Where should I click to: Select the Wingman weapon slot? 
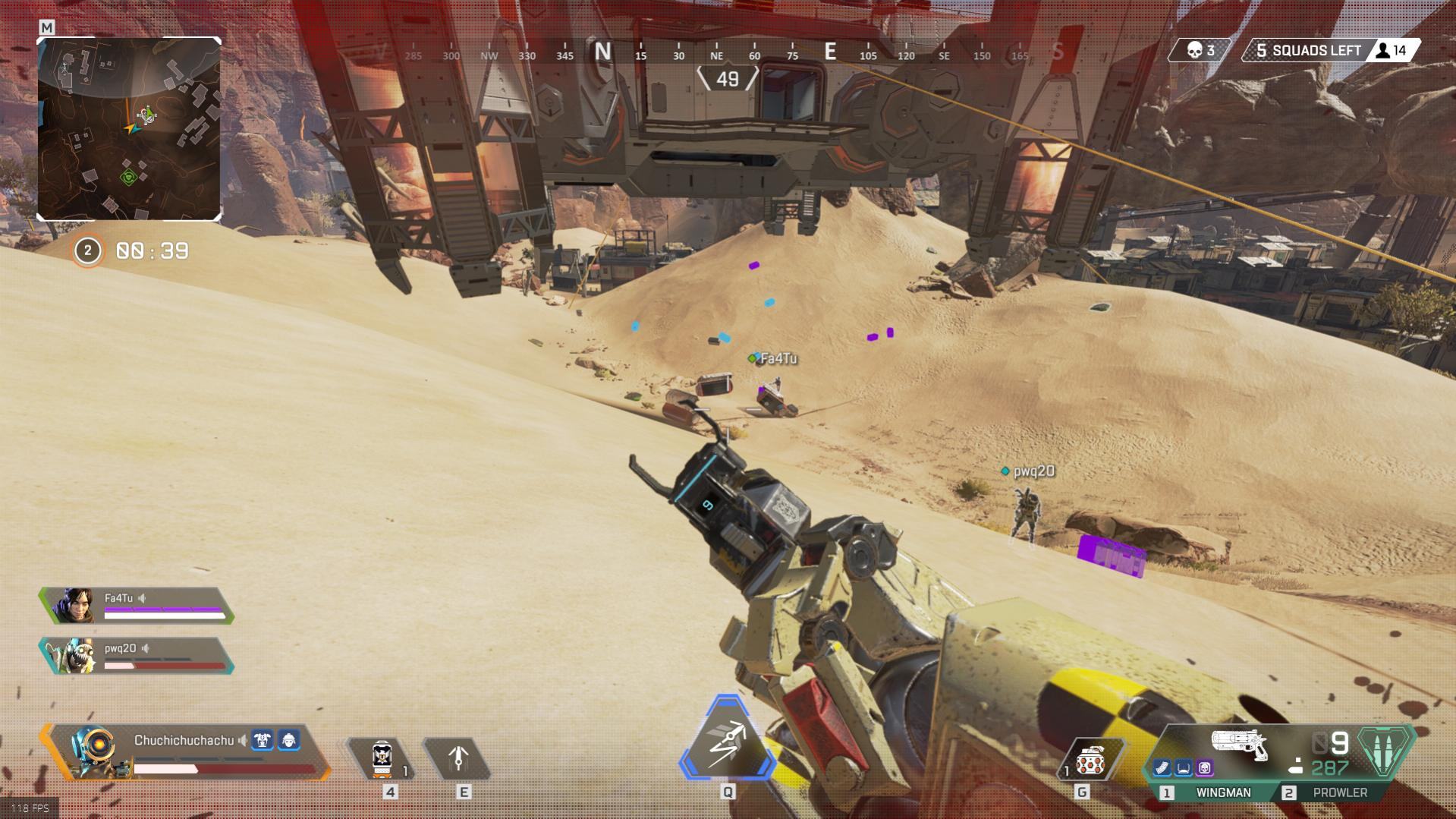click(1222, 792)
